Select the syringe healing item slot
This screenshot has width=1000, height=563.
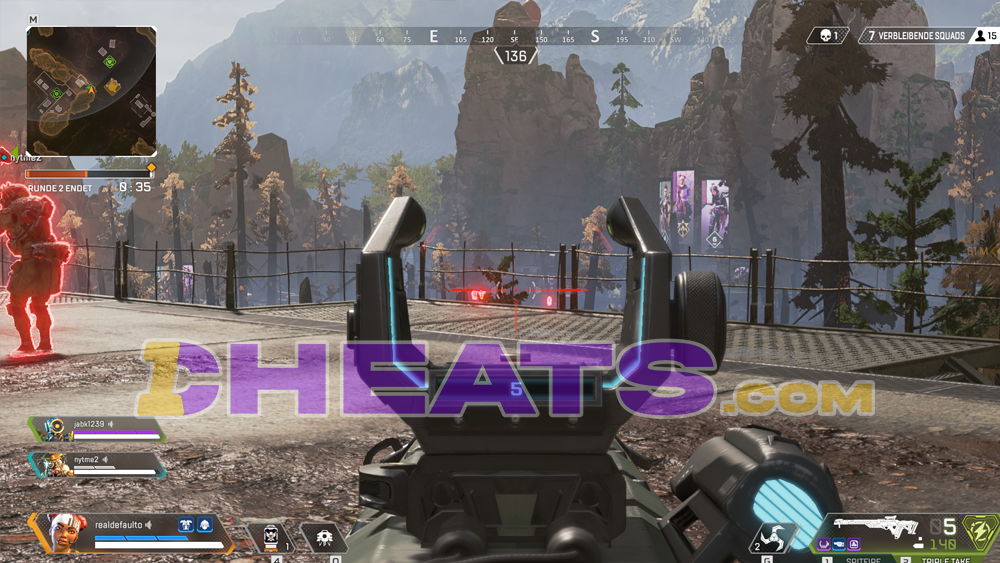click(x=270, y=537)
